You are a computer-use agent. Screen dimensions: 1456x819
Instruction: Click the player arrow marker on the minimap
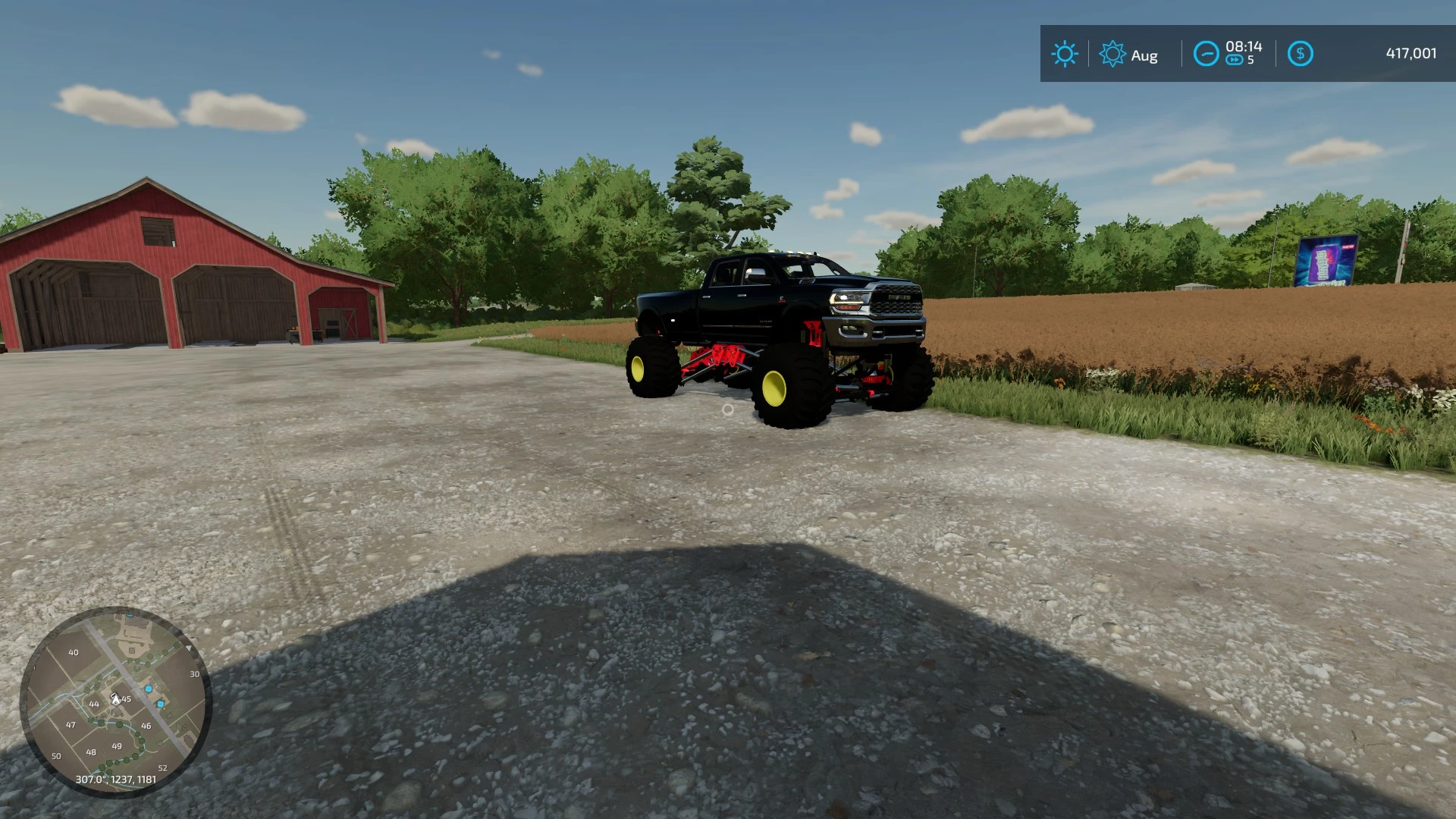pyautogui.click(x=115, y=698)
